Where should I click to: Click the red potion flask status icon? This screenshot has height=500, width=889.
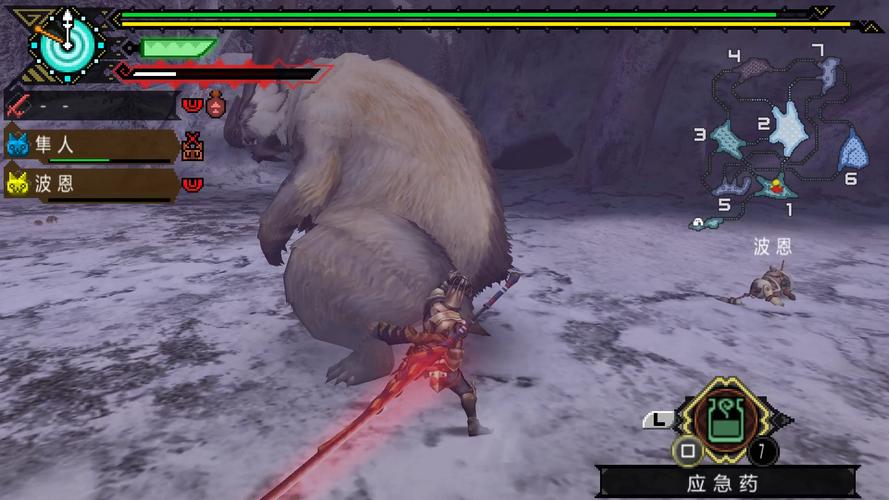point(214,104)
